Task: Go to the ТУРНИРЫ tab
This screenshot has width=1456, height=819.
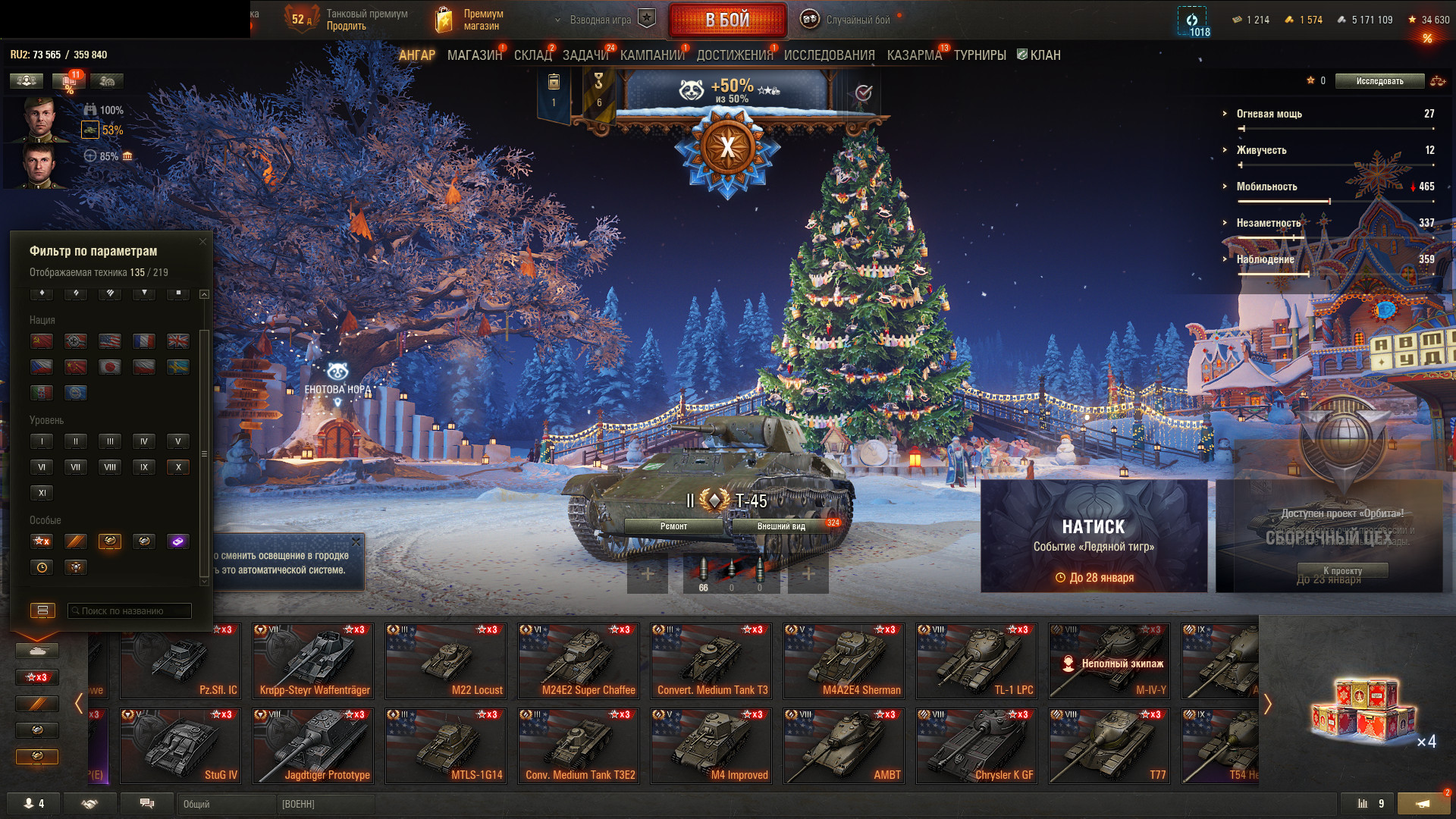Action: (x=980, y=55)
